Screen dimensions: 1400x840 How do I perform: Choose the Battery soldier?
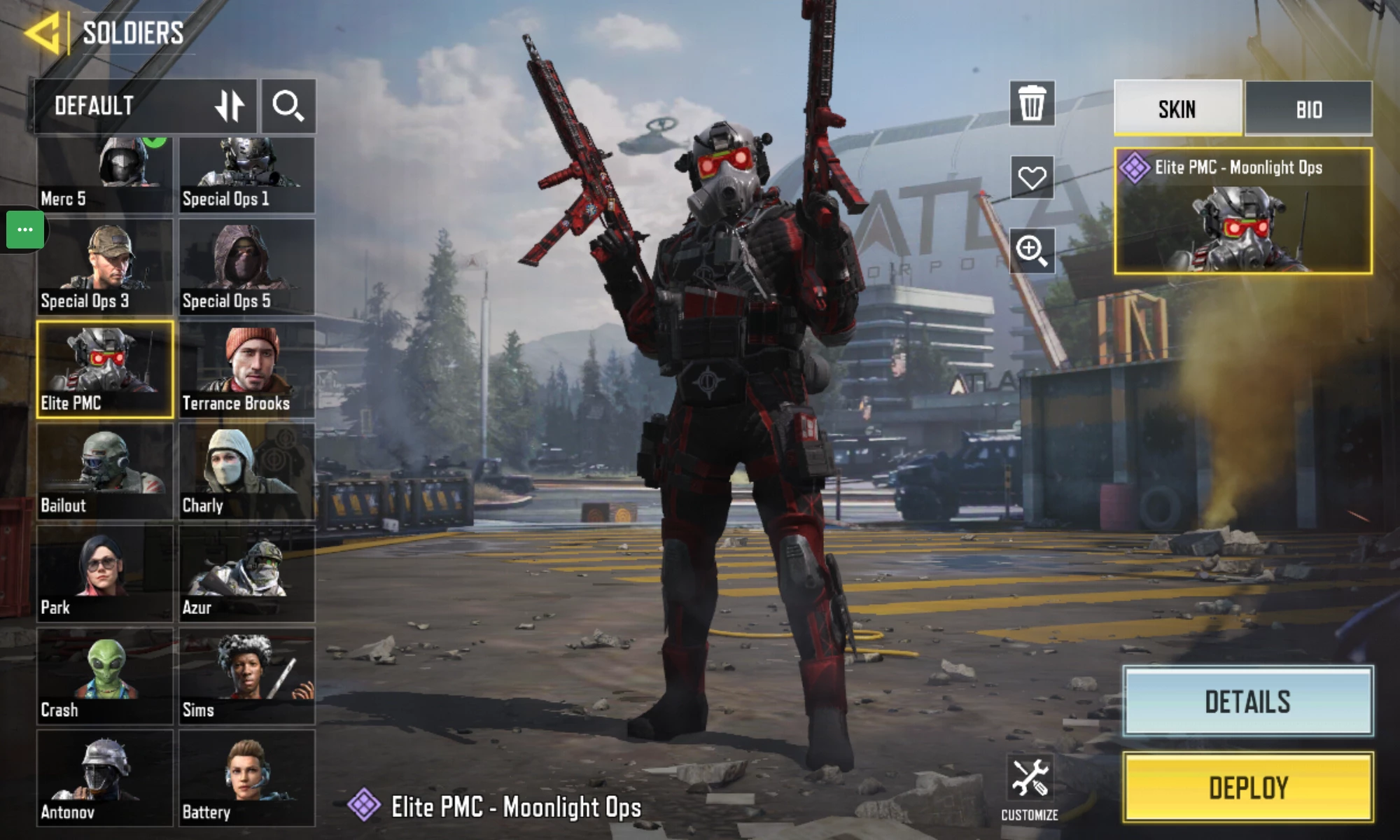click(246, 778)
